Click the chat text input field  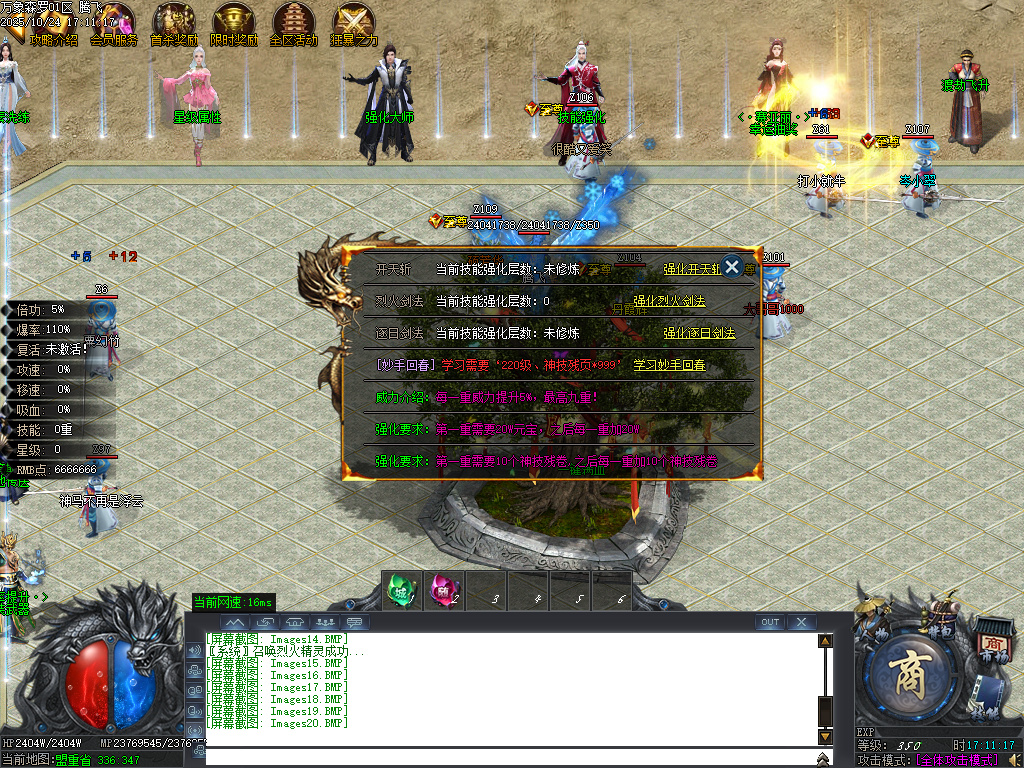(x=510, y=757)
